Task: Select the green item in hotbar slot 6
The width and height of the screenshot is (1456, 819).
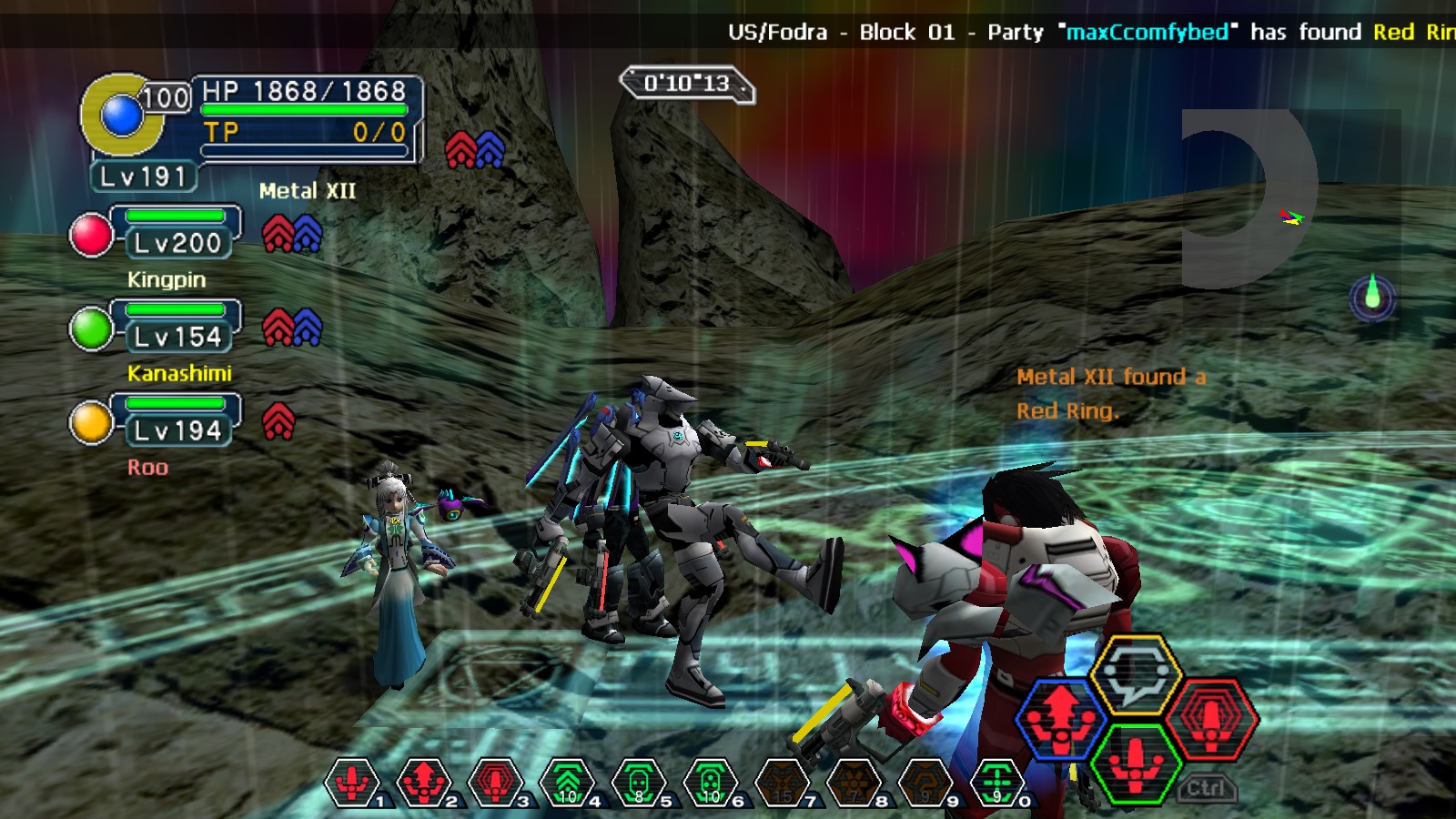Action: [x=711, y=781]
